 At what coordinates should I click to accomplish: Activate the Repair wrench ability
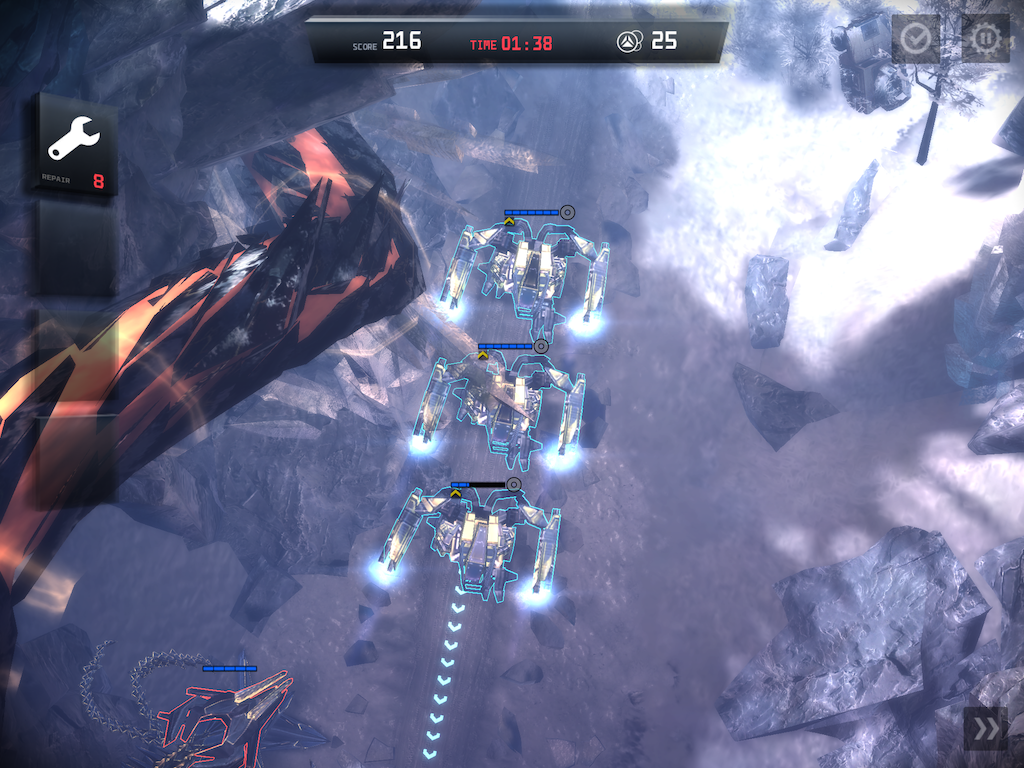coord(74,146)
